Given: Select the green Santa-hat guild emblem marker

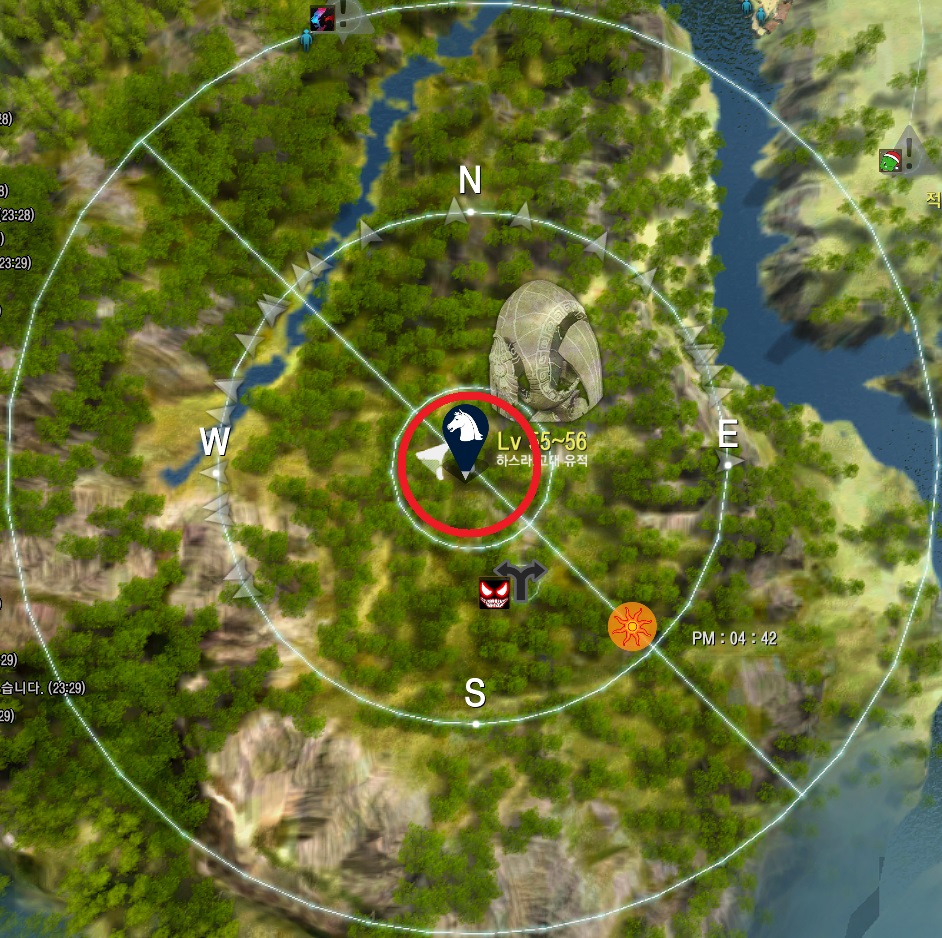Looking at the screenshot, I should tap(891, 159).
